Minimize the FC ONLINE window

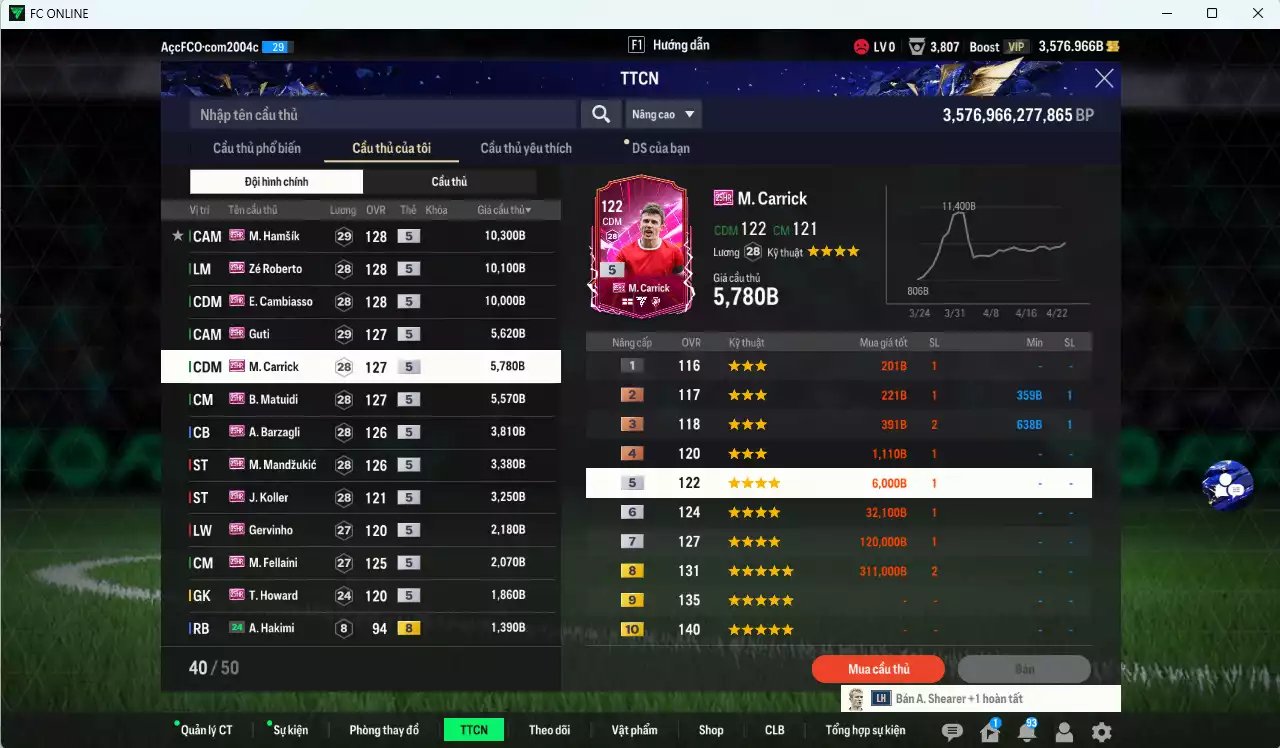tap(1166, 14)
